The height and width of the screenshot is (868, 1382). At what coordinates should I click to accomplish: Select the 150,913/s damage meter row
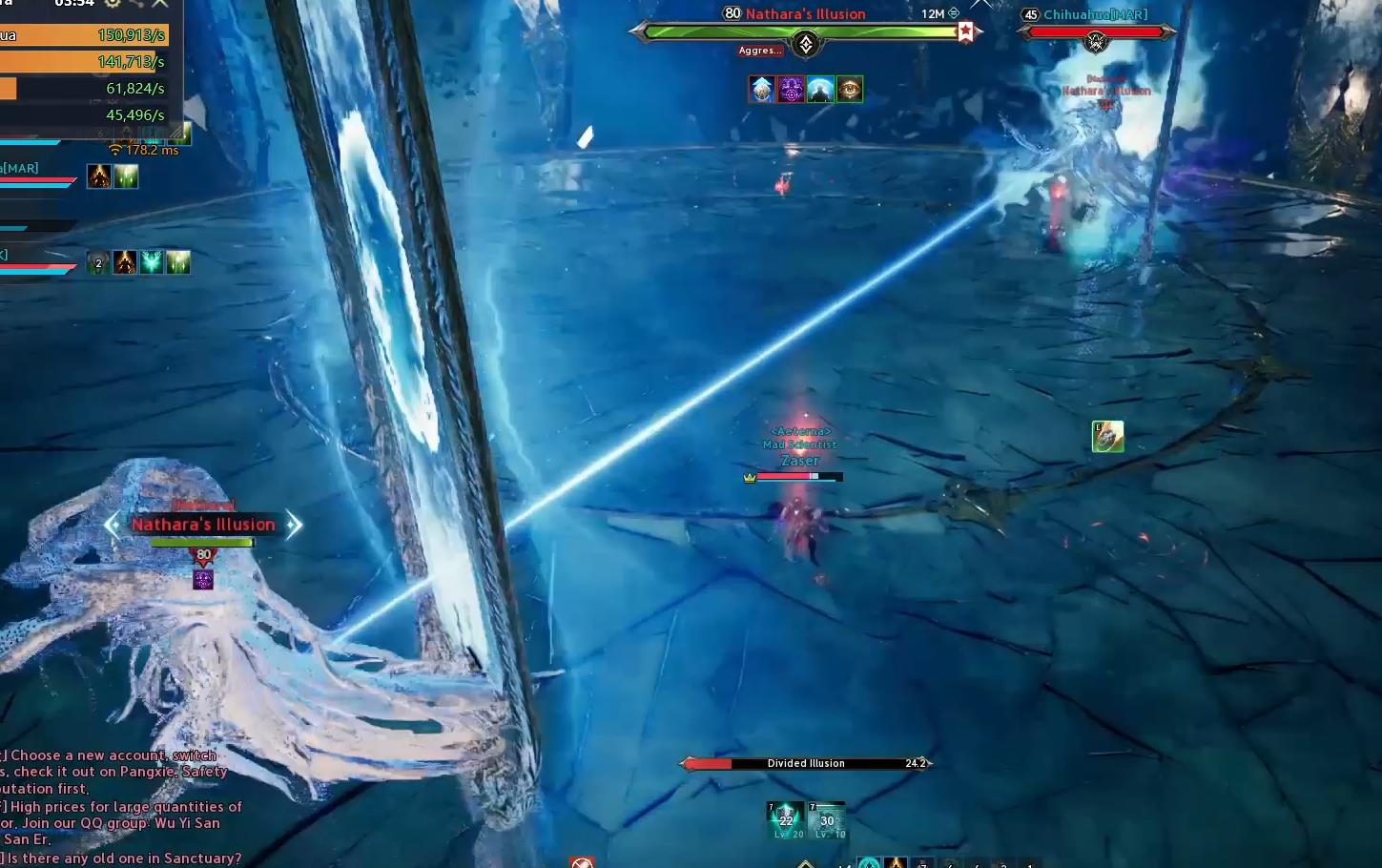click(x=84, y=35)
